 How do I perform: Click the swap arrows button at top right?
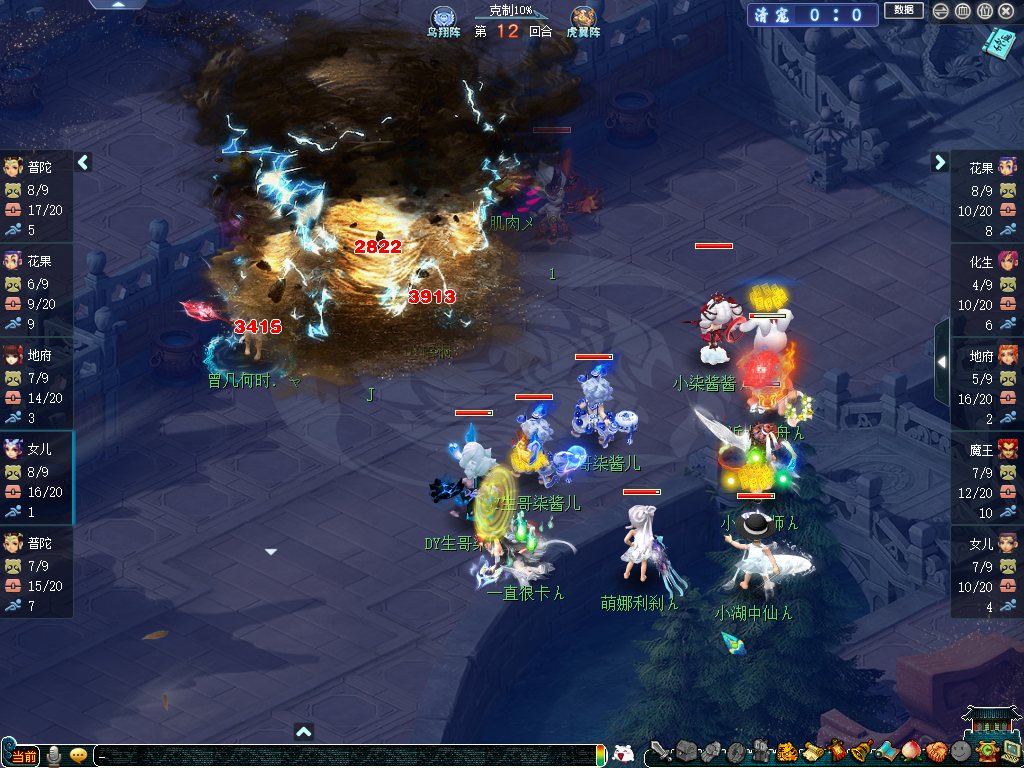pyautogui.click(x=941, y=11)
